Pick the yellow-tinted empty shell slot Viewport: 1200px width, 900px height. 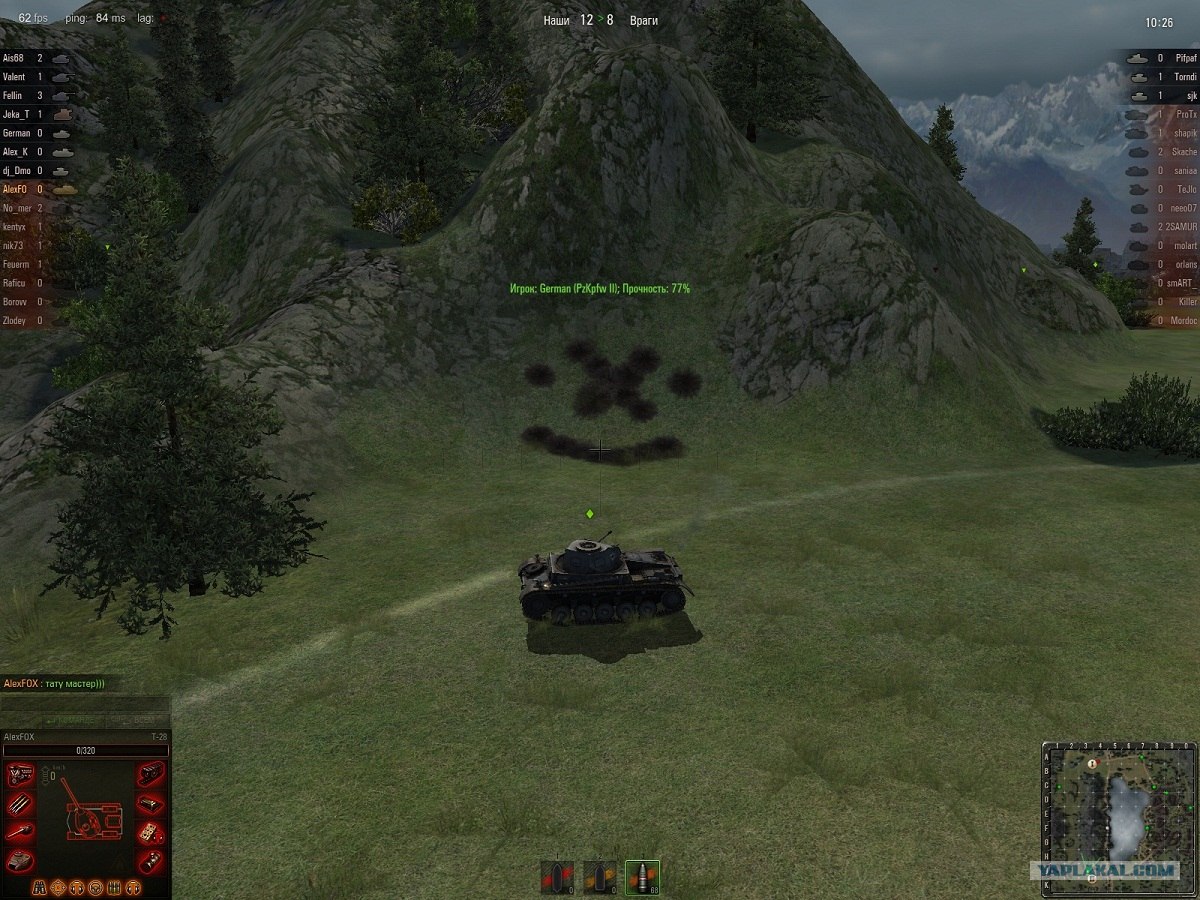coord(600,877)
